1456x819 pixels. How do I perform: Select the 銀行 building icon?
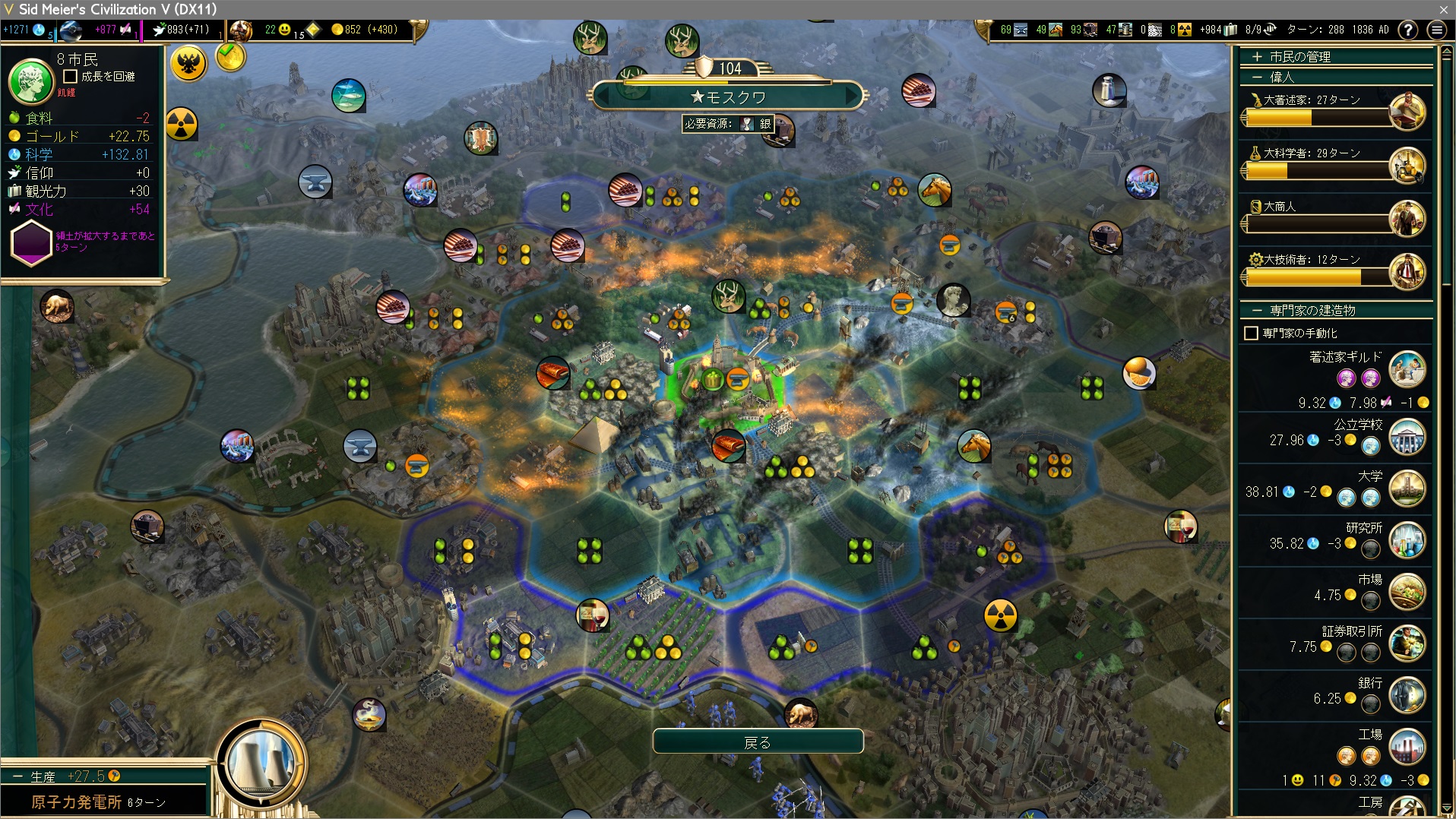1407,695
